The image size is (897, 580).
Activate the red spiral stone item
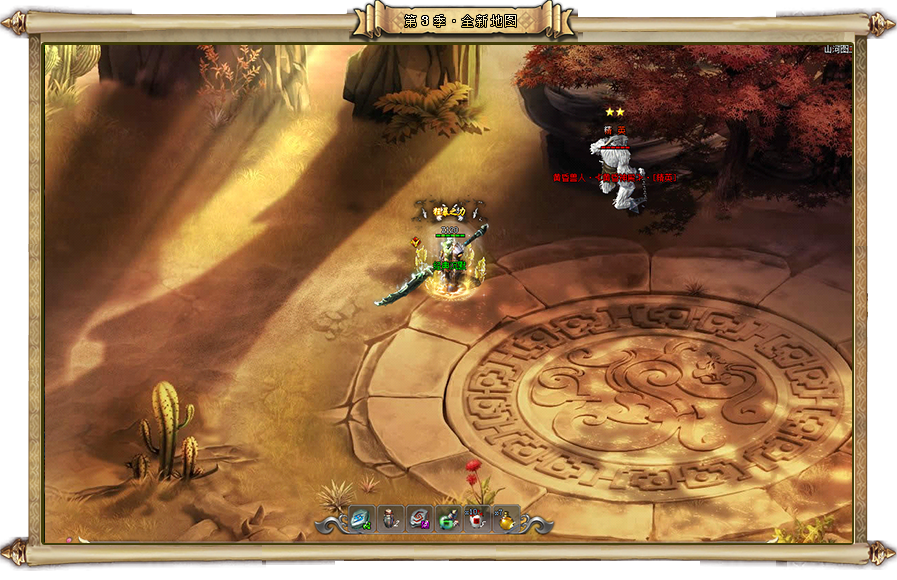point(419,519)
